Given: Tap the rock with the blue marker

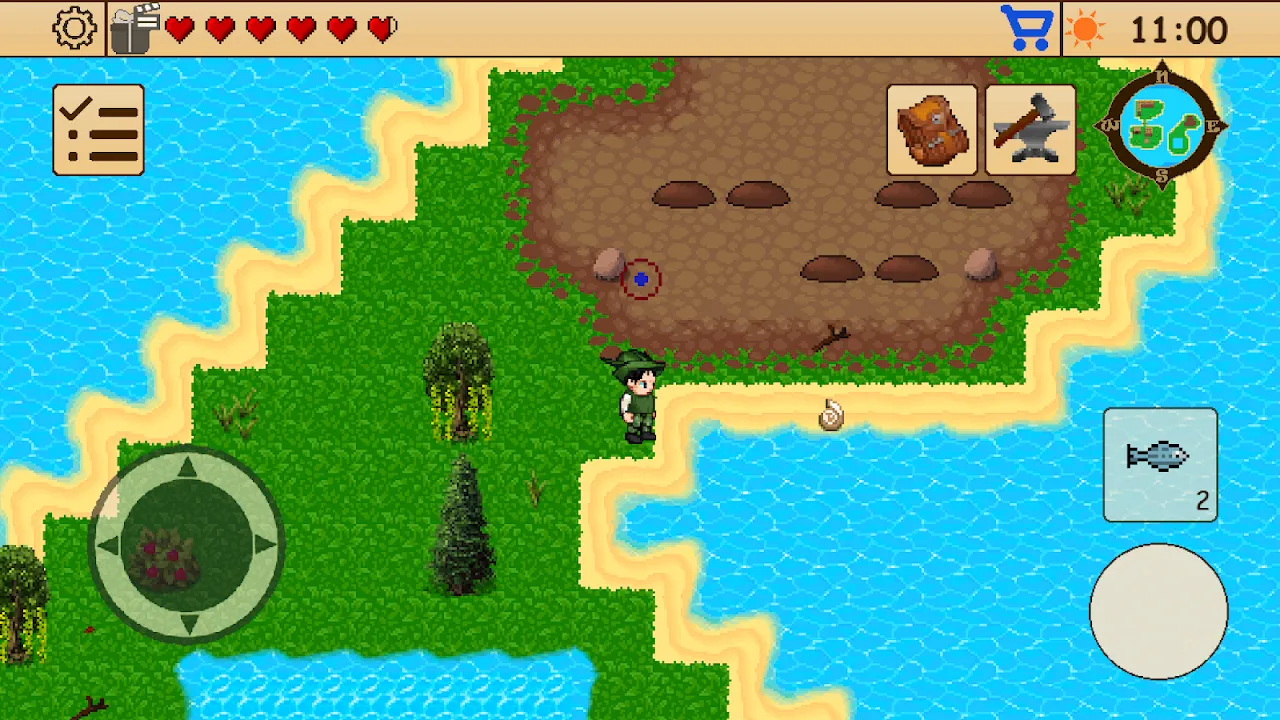Looking at the screenshot, I should click(621, 271).
